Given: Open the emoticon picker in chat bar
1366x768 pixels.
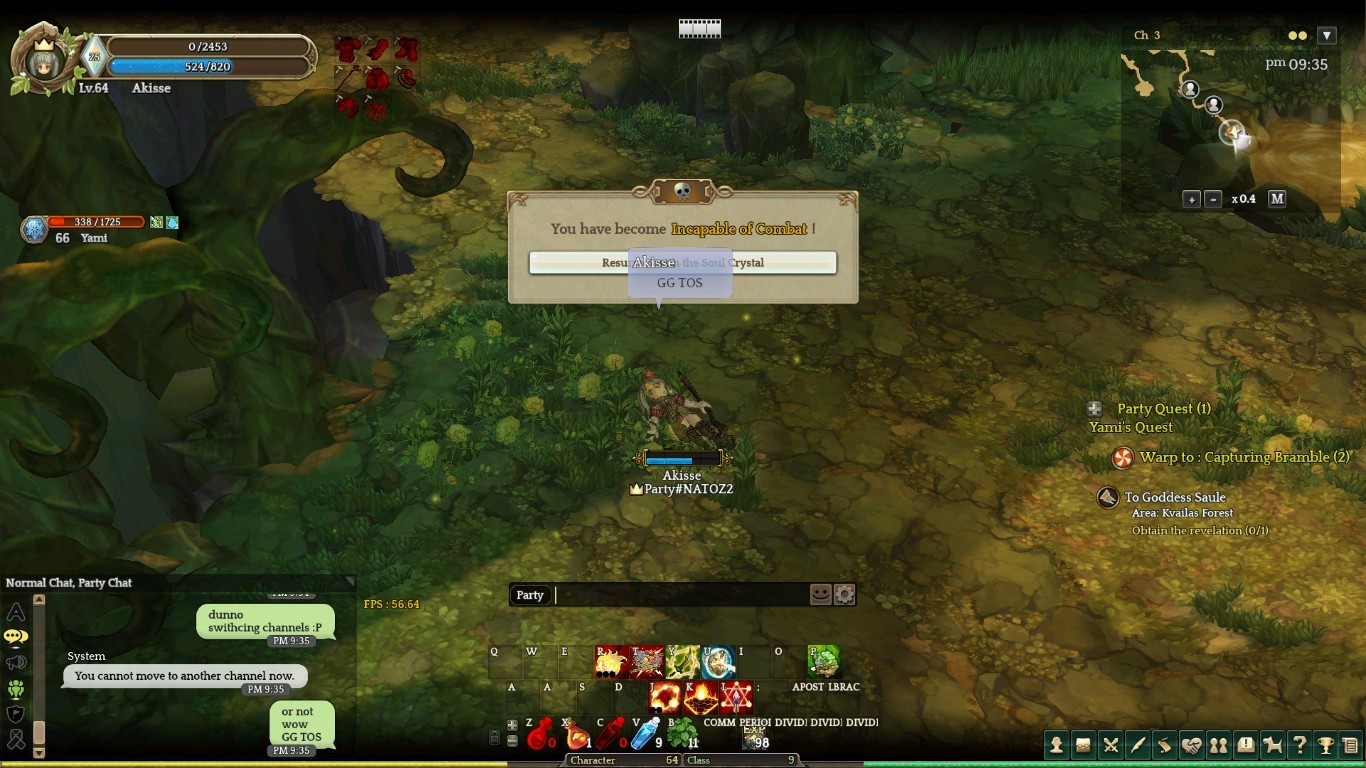Looking at the screenshot, I should click(820, 595).
